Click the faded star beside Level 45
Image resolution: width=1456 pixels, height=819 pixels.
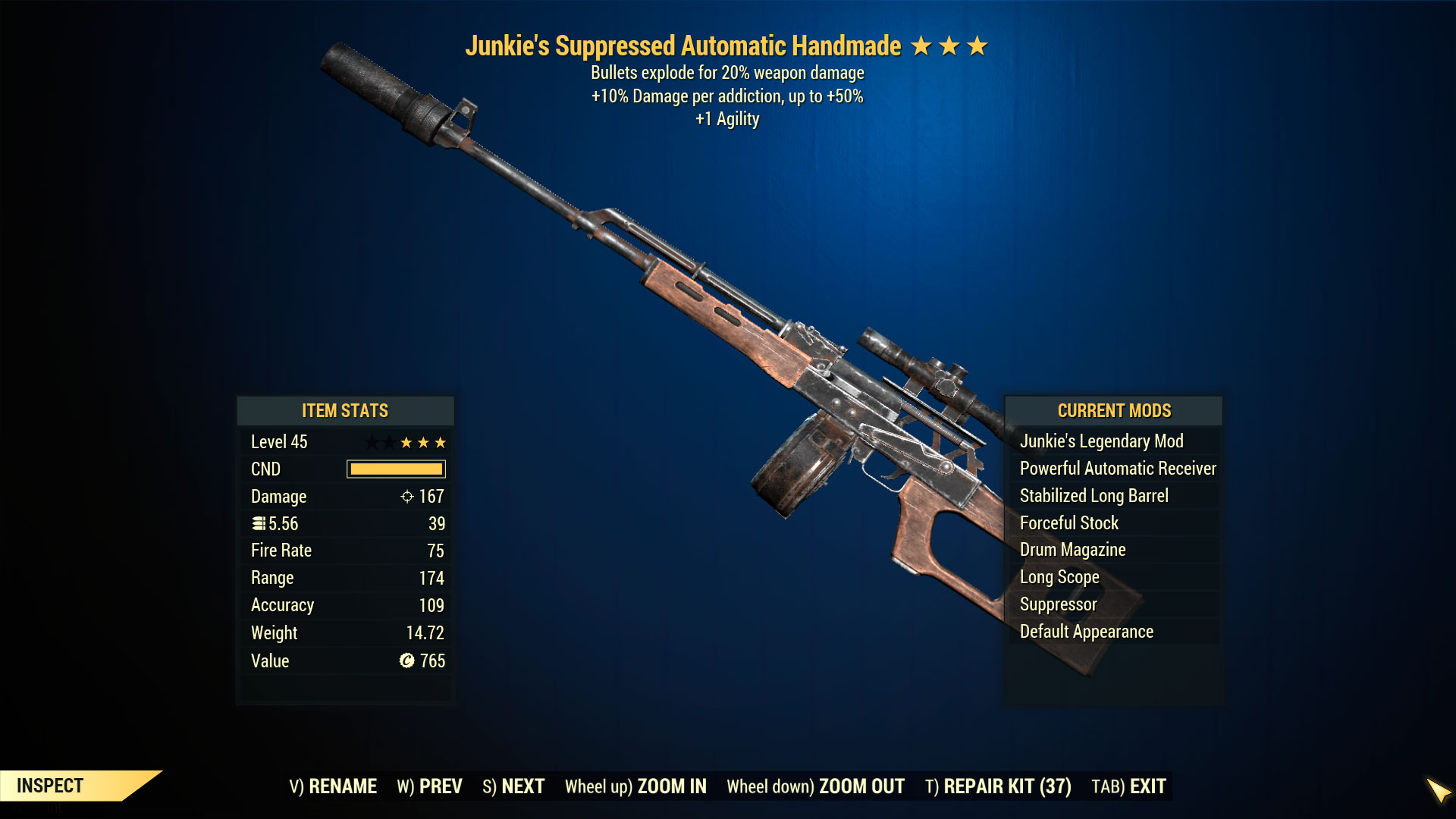pos(373,441)
